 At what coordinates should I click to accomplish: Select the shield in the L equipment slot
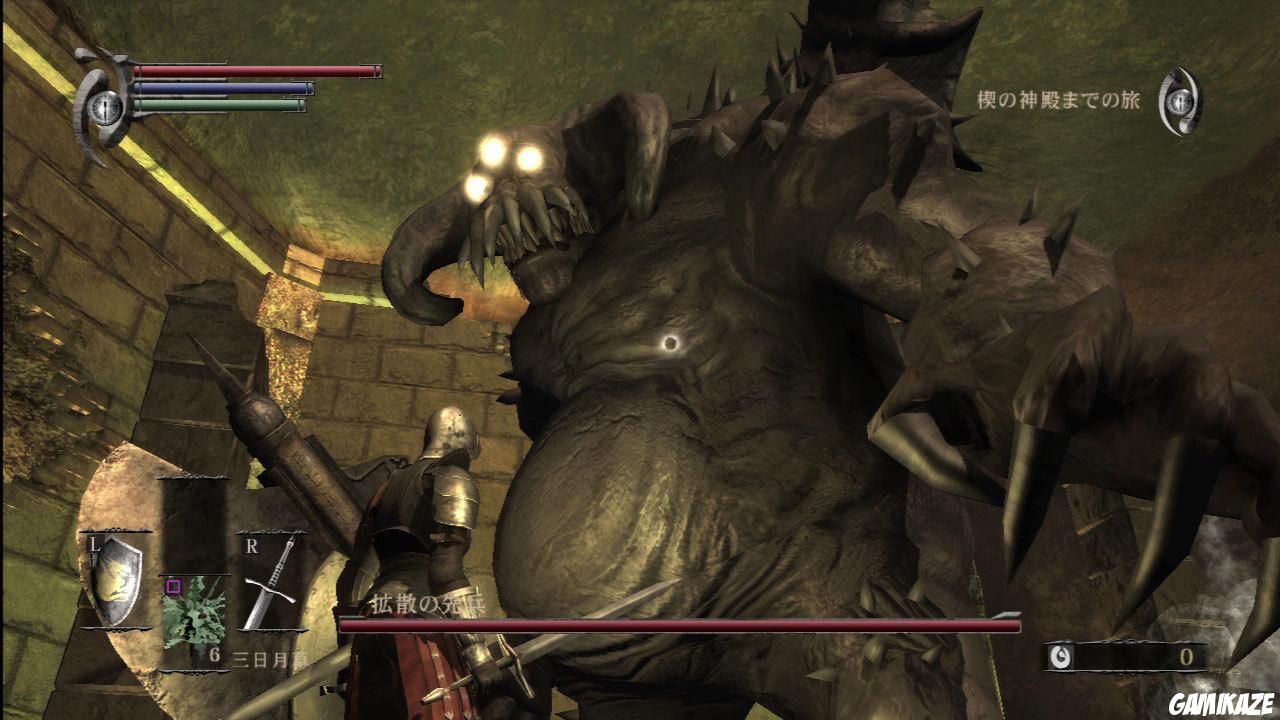click(117, 580)
